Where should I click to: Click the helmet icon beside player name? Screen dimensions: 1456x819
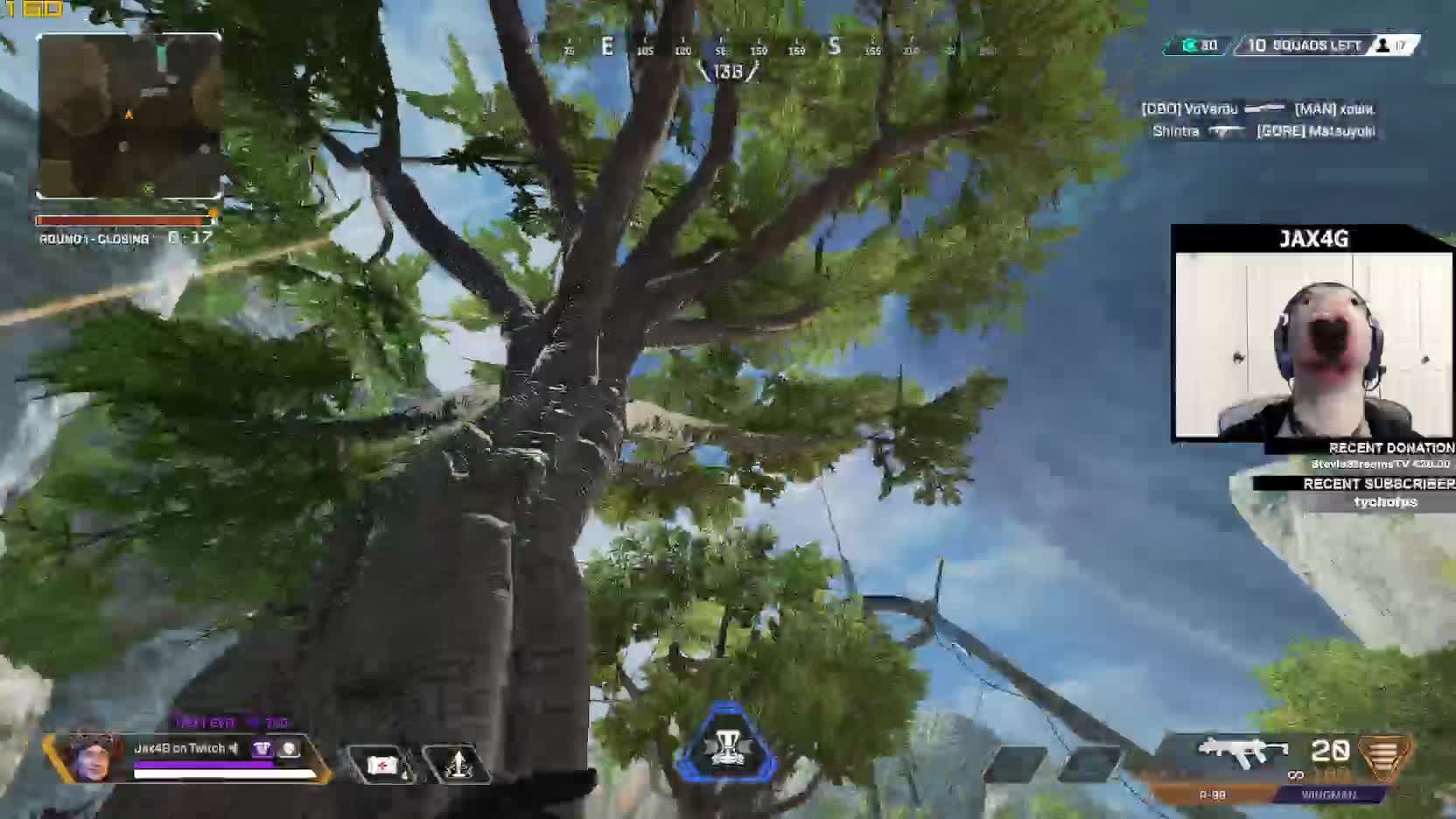coord(289,748)
